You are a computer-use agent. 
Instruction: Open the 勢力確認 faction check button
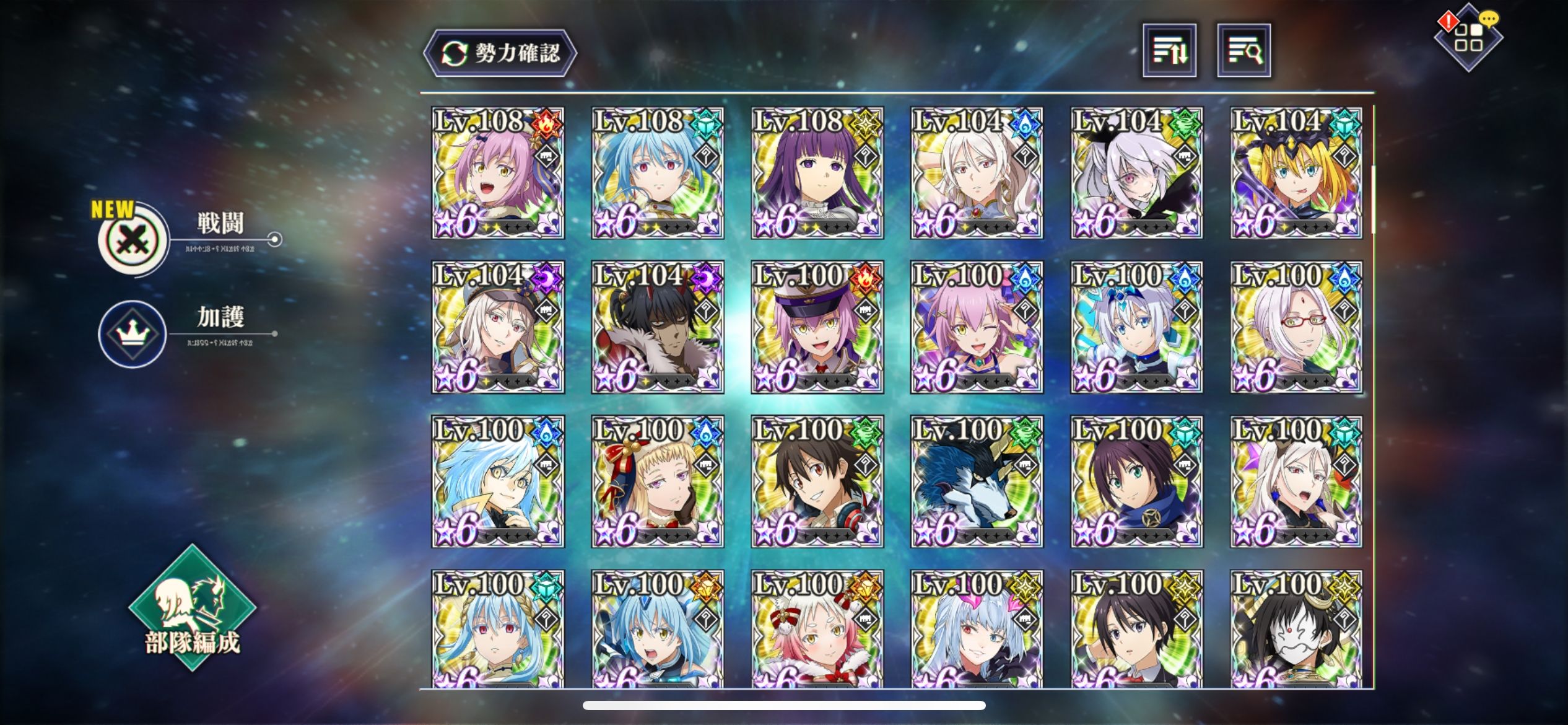pyautogui.click(x=500, y=53)
